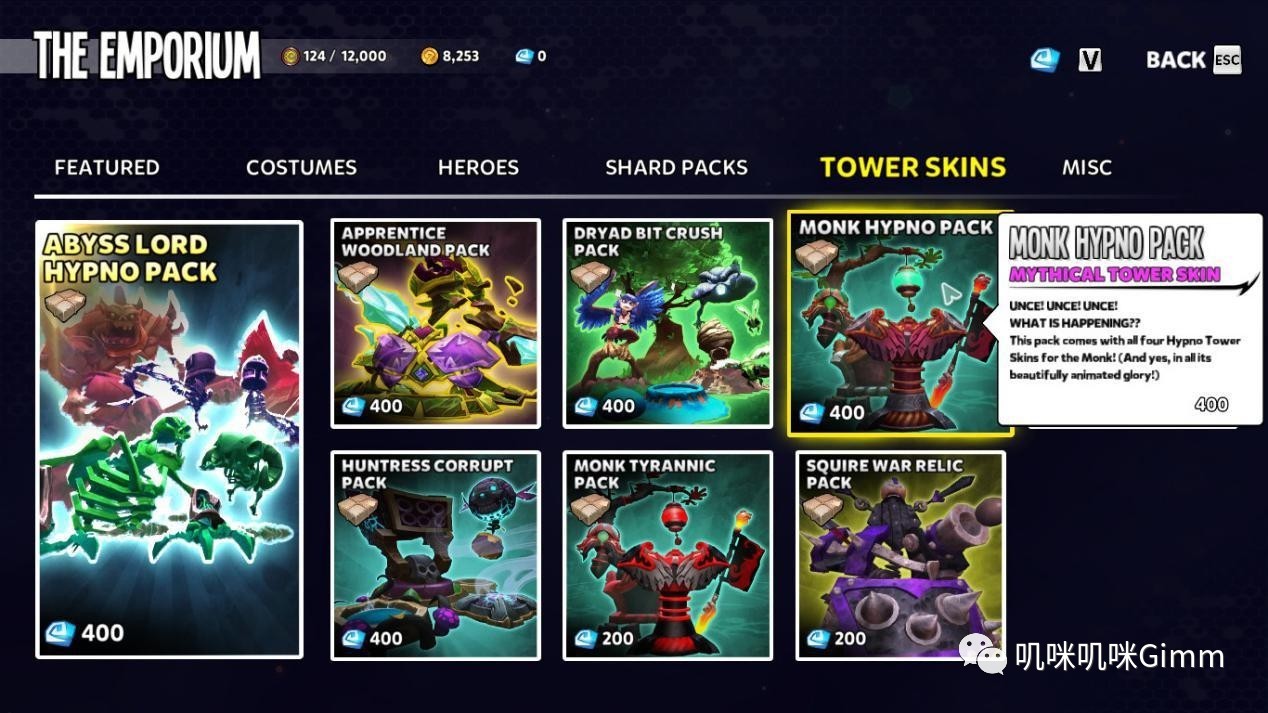1268x713 pixels.
Task: Show the Shard Packs tab
Action: (x=676, y=167)
